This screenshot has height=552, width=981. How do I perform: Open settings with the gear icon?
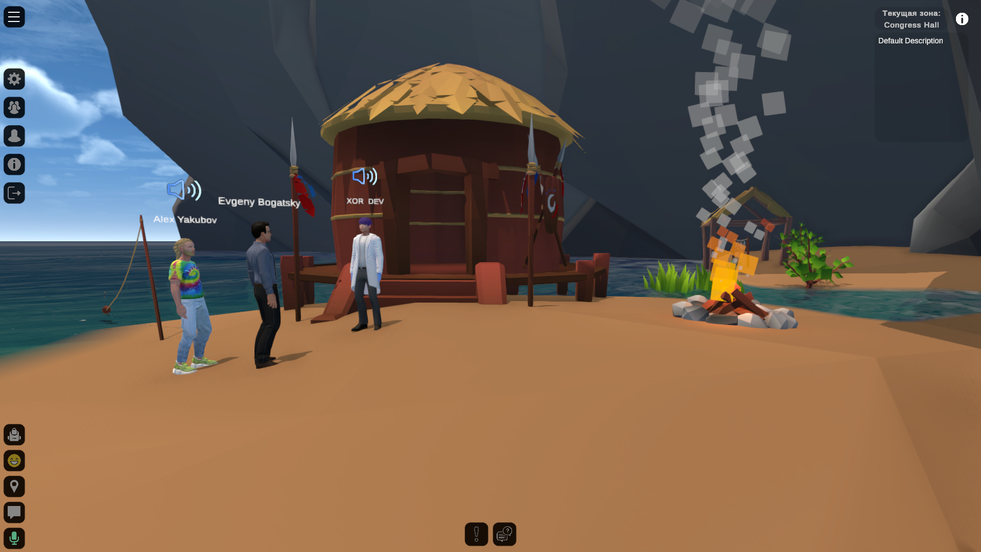[14, 79]
